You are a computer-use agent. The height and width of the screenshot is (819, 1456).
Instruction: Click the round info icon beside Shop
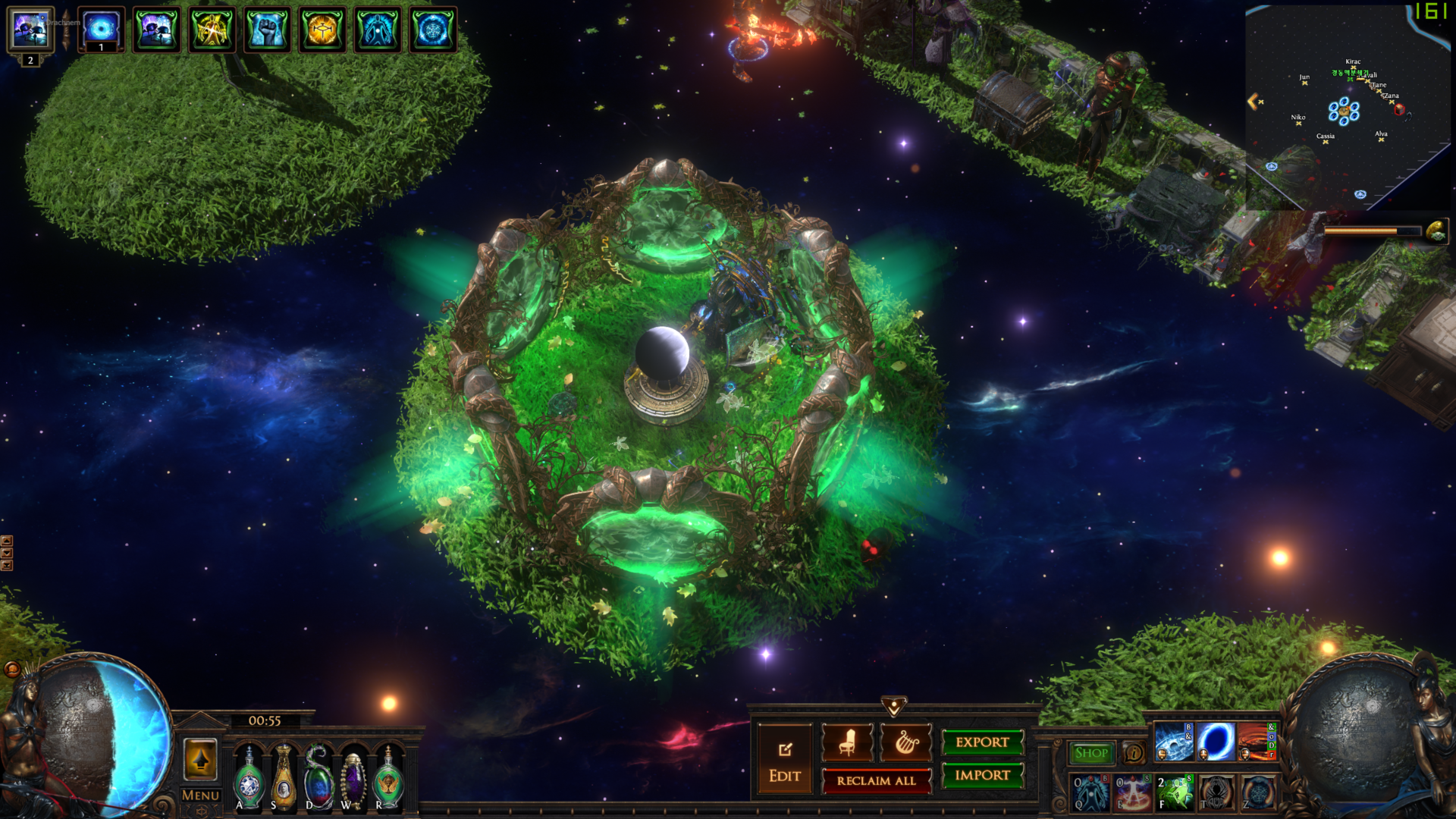(x=1134, y=753)
